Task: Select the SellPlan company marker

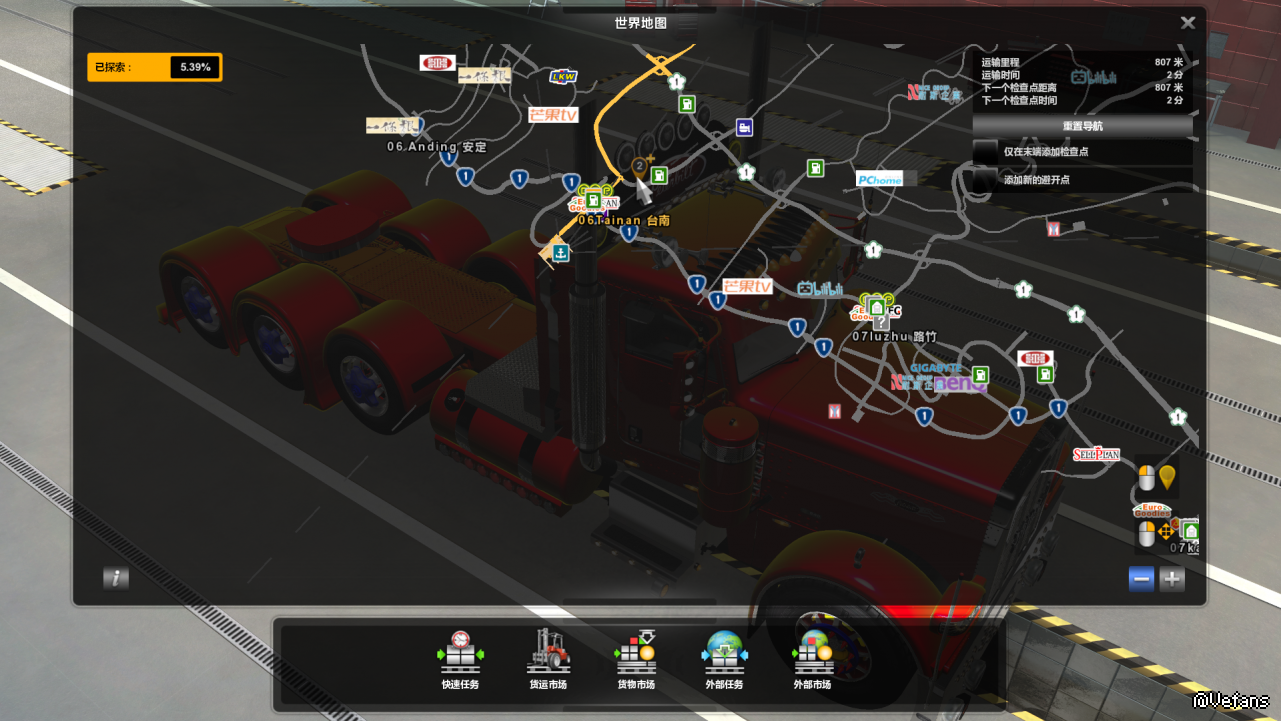Action: tap(1096, 454)
